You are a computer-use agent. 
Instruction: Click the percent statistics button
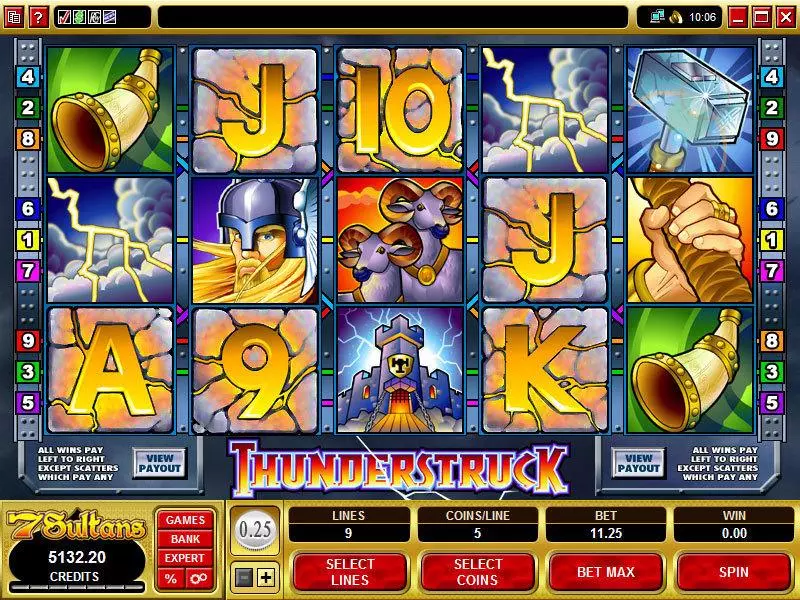coord(171,579)
